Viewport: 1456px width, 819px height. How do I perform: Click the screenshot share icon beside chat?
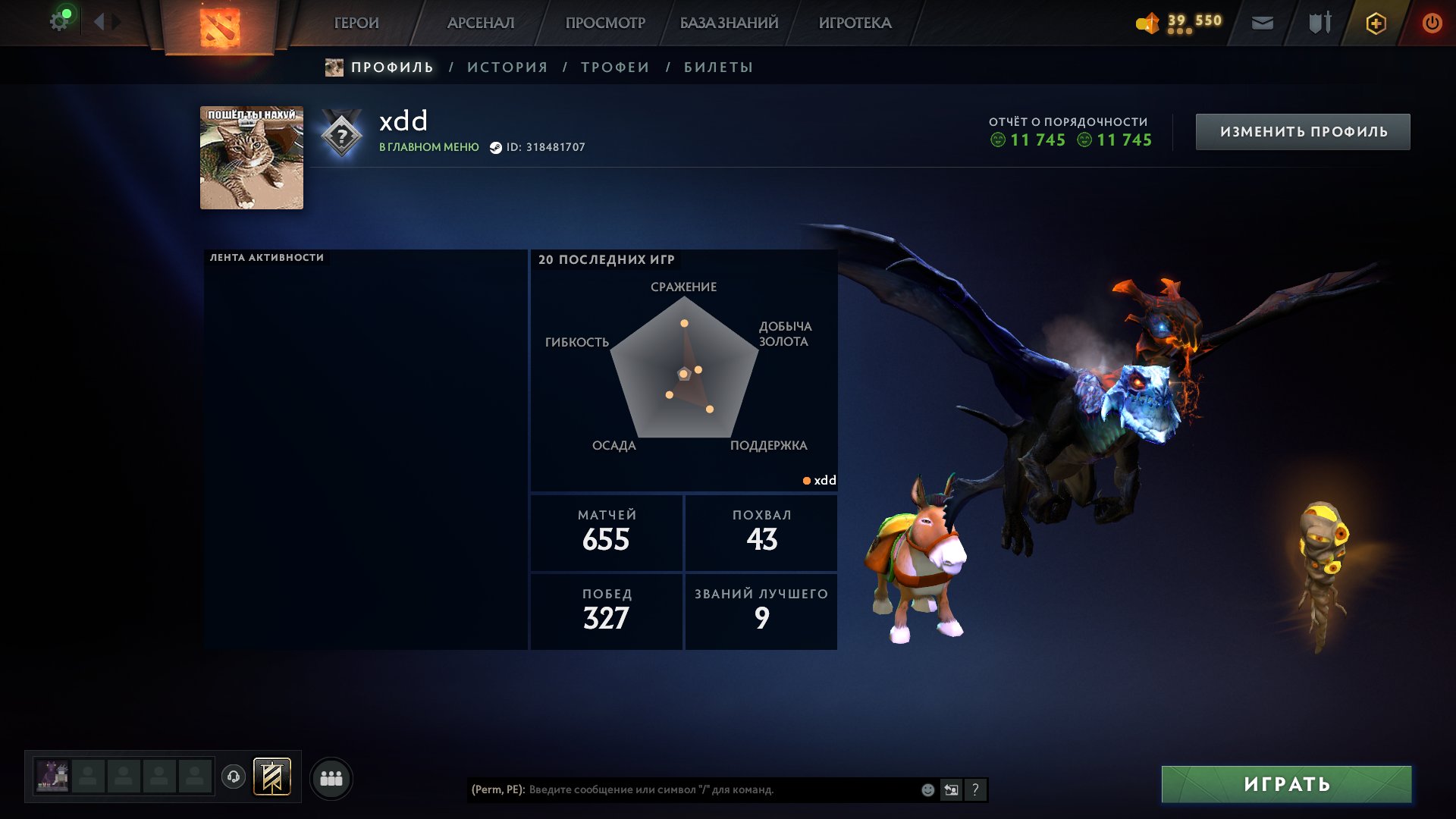pyautogui.click(x=951, y=789)
